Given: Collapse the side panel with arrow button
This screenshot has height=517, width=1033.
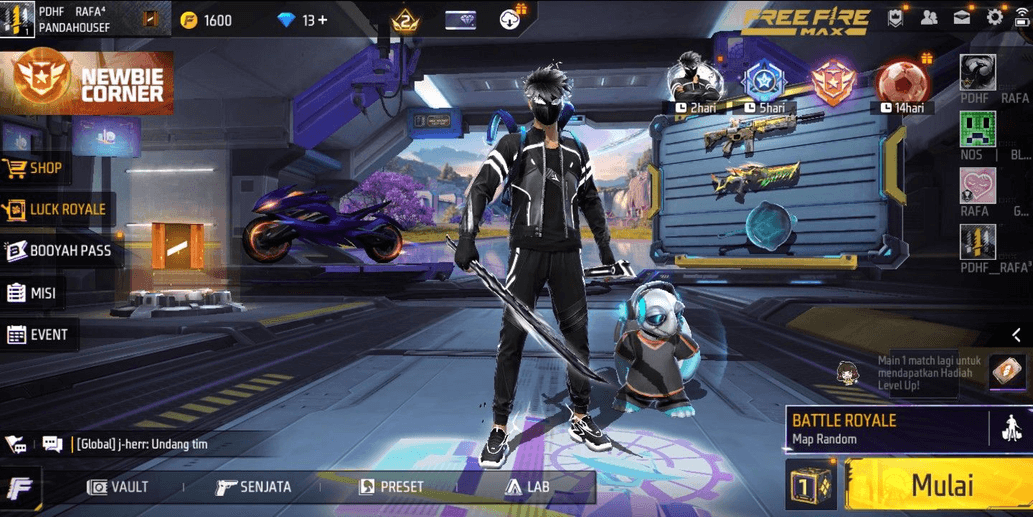Looking at the screenshot, I should (x=1016, y=335).
